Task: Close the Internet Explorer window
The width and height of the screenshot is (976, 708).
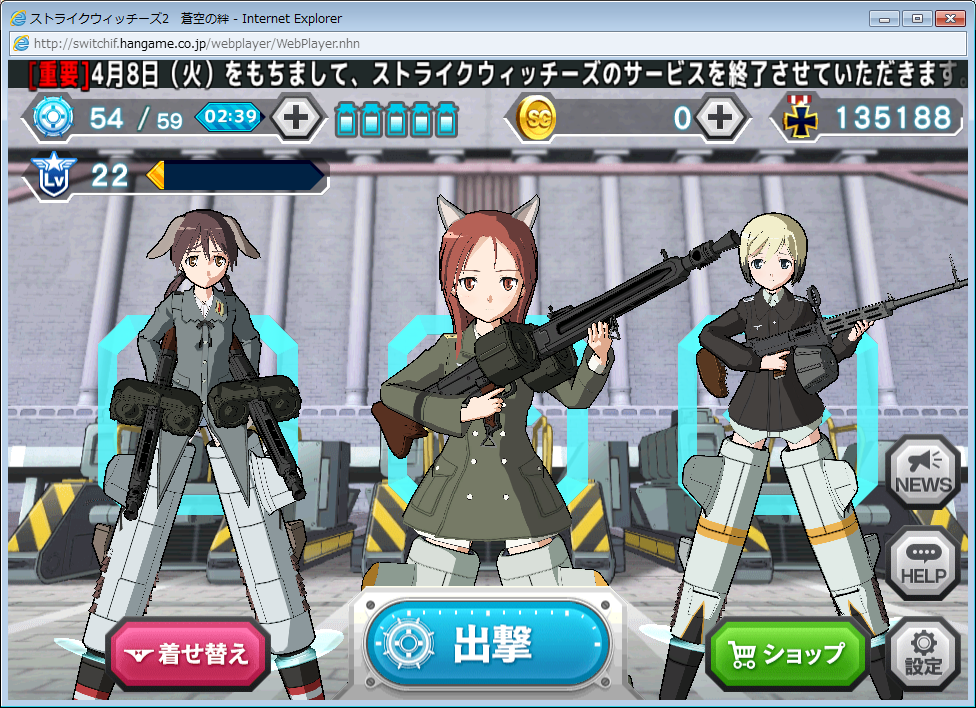Action: (950, 18)
